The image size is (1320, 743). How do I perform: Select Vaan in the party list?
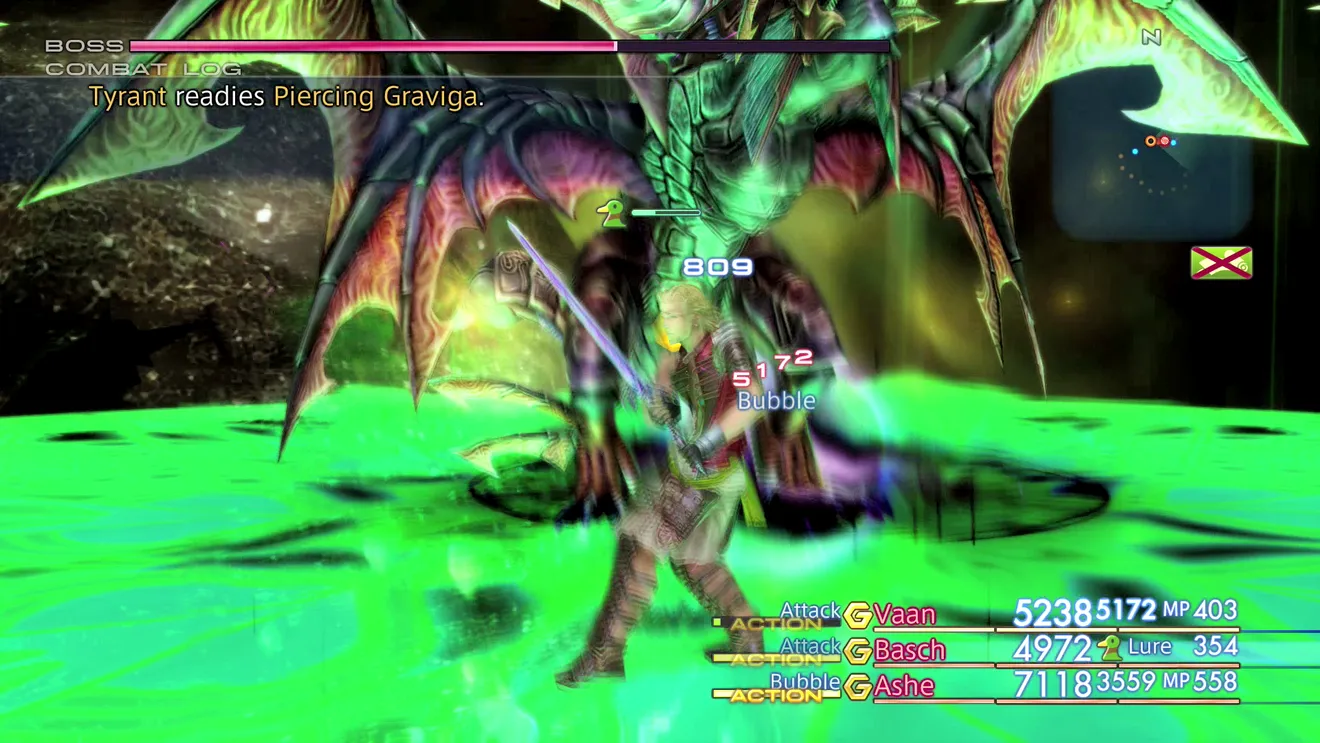coord(904,614)
